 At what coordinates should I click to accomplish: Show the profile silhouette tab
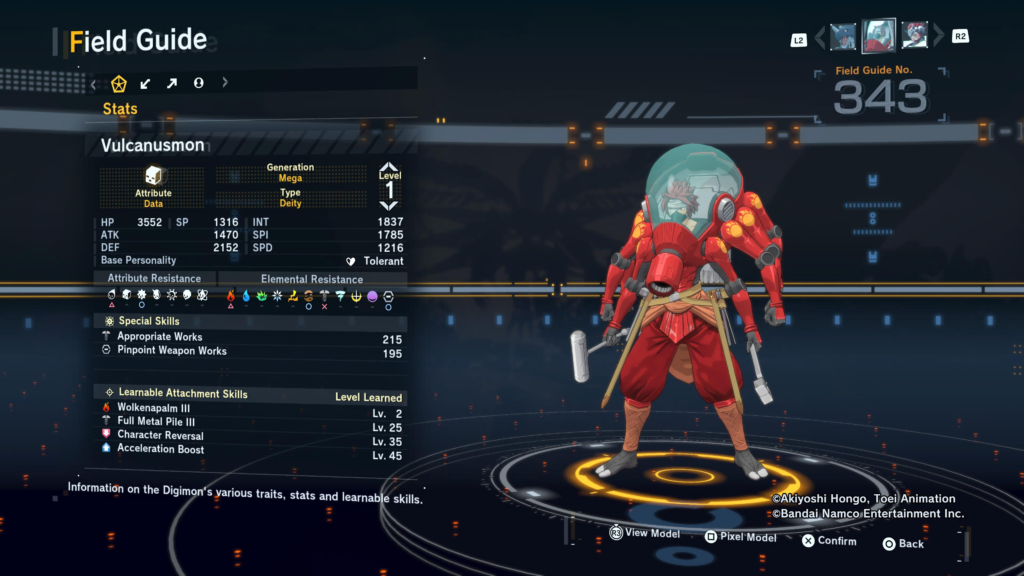pyautogui.click(x=198, y=83)
